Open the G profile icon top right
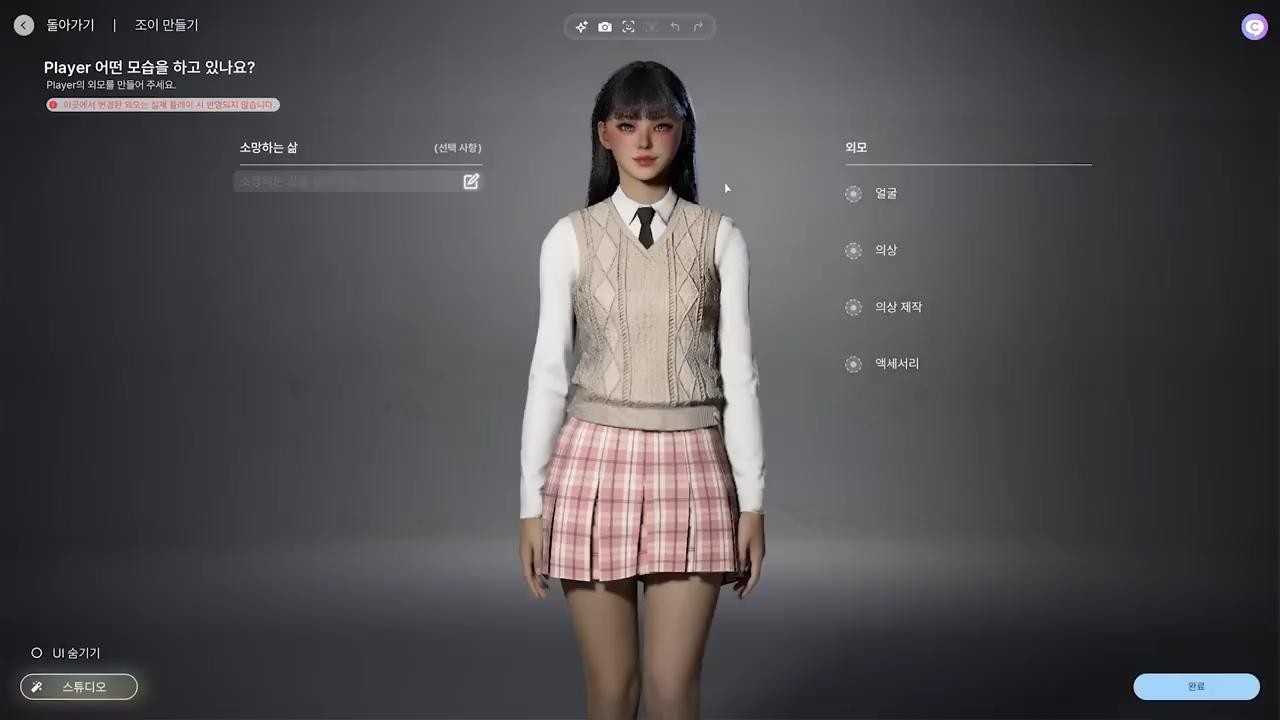Image resolution: width=1280 pixels, height=720 pixels. tap(1254, 27)
